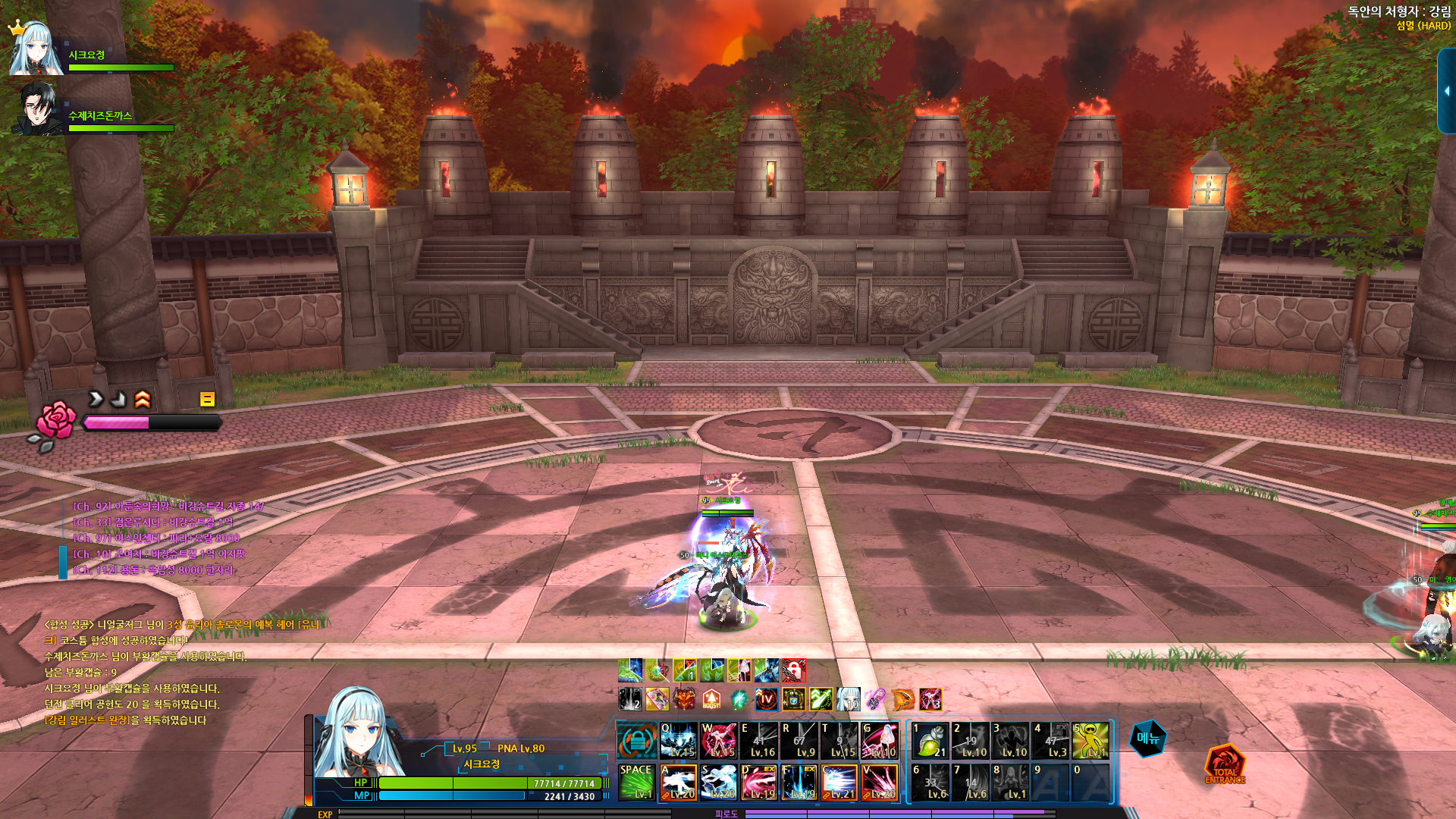The image size is (1456, 819).
Task: Activate the Q skill at Lv.15
Action: point(677,740)
